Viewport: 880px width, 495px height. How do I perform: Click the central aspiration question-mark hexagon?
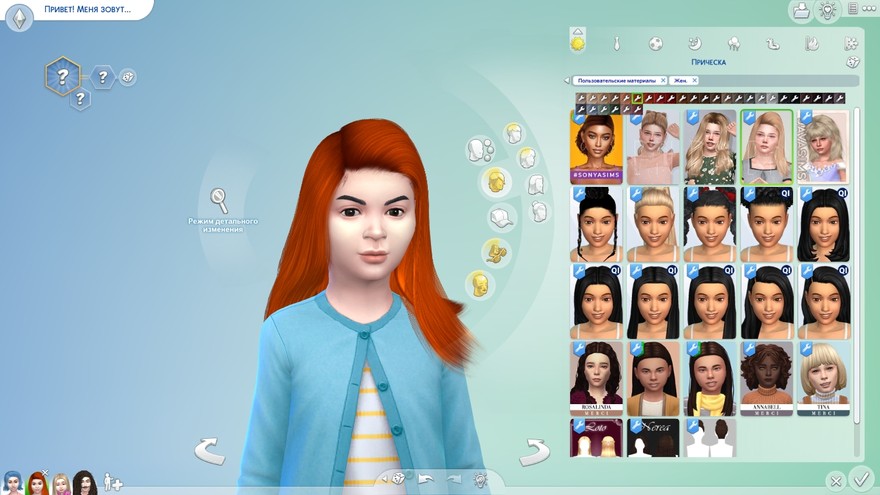[63, 76]
